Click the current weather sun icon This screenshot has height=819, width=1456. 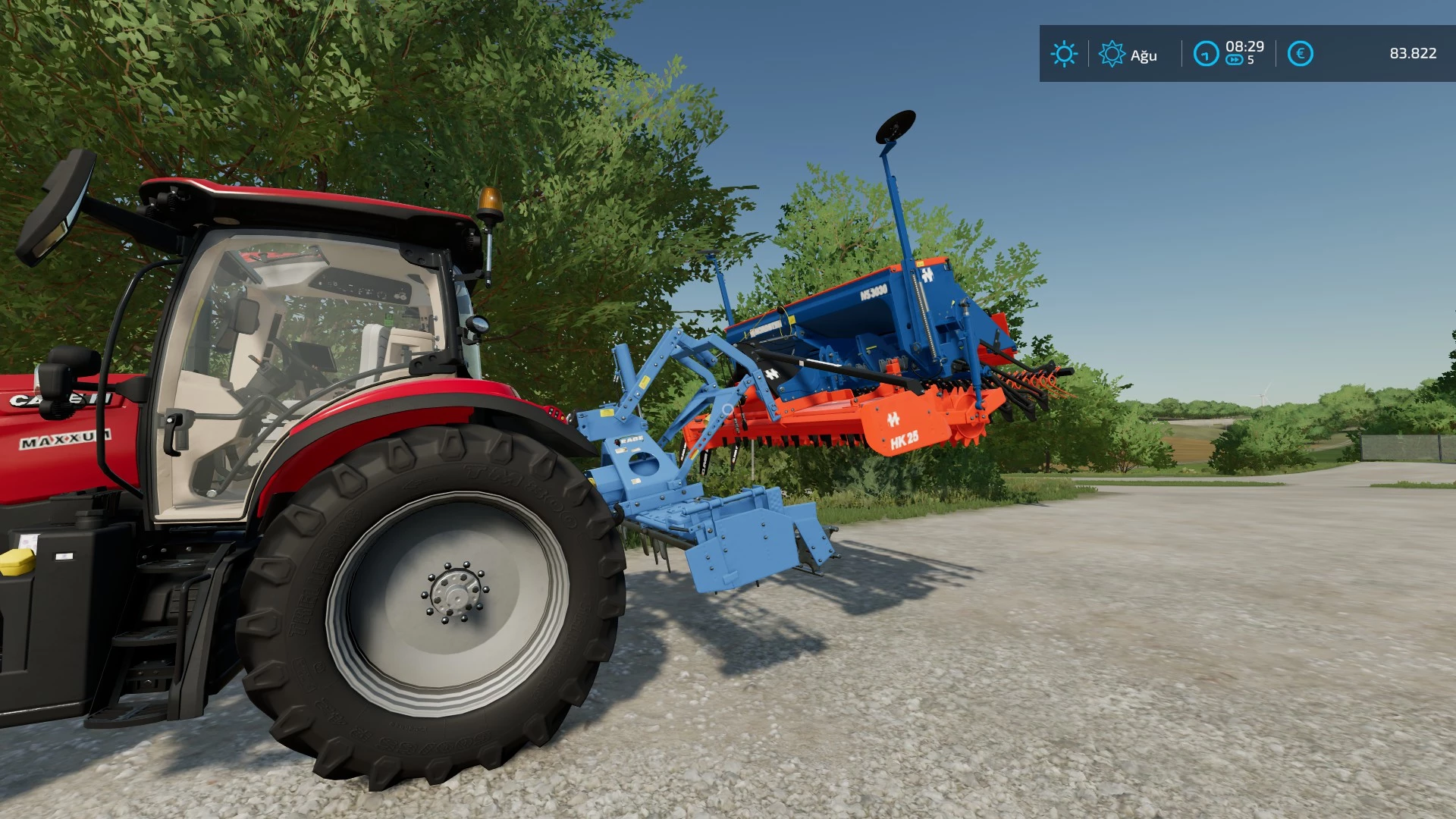coord(1065,54)
